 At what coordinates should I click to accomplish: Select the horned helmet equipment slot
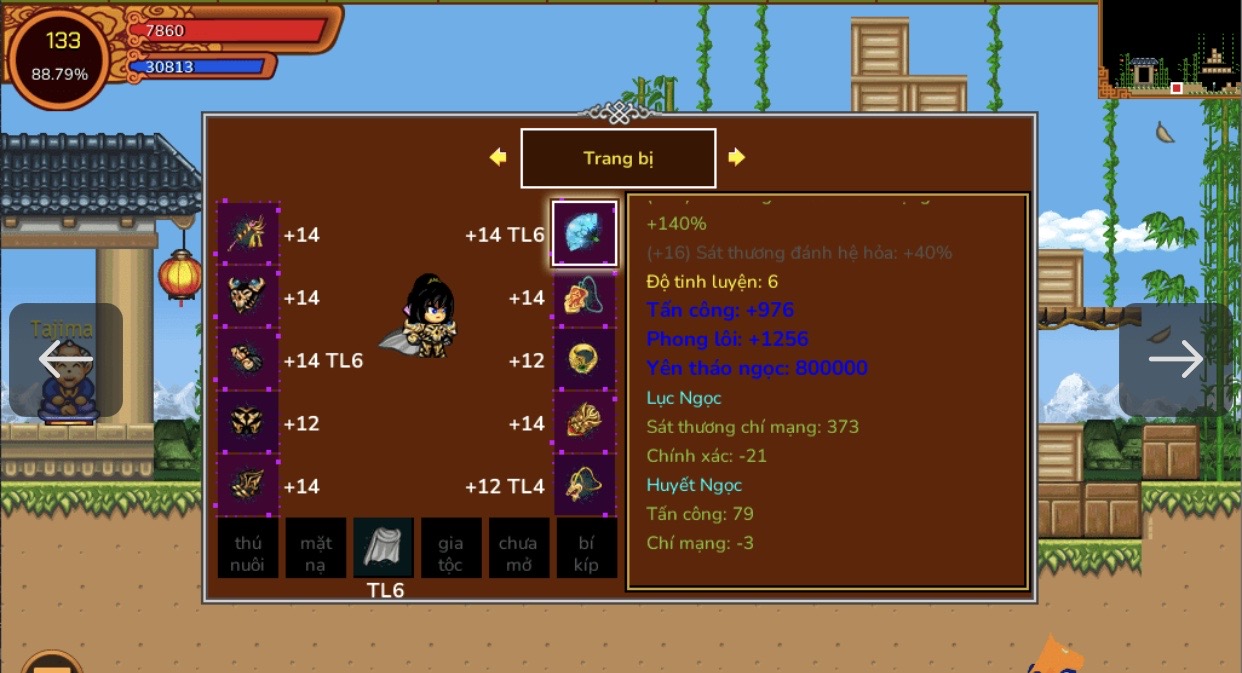tap(249, 297)
